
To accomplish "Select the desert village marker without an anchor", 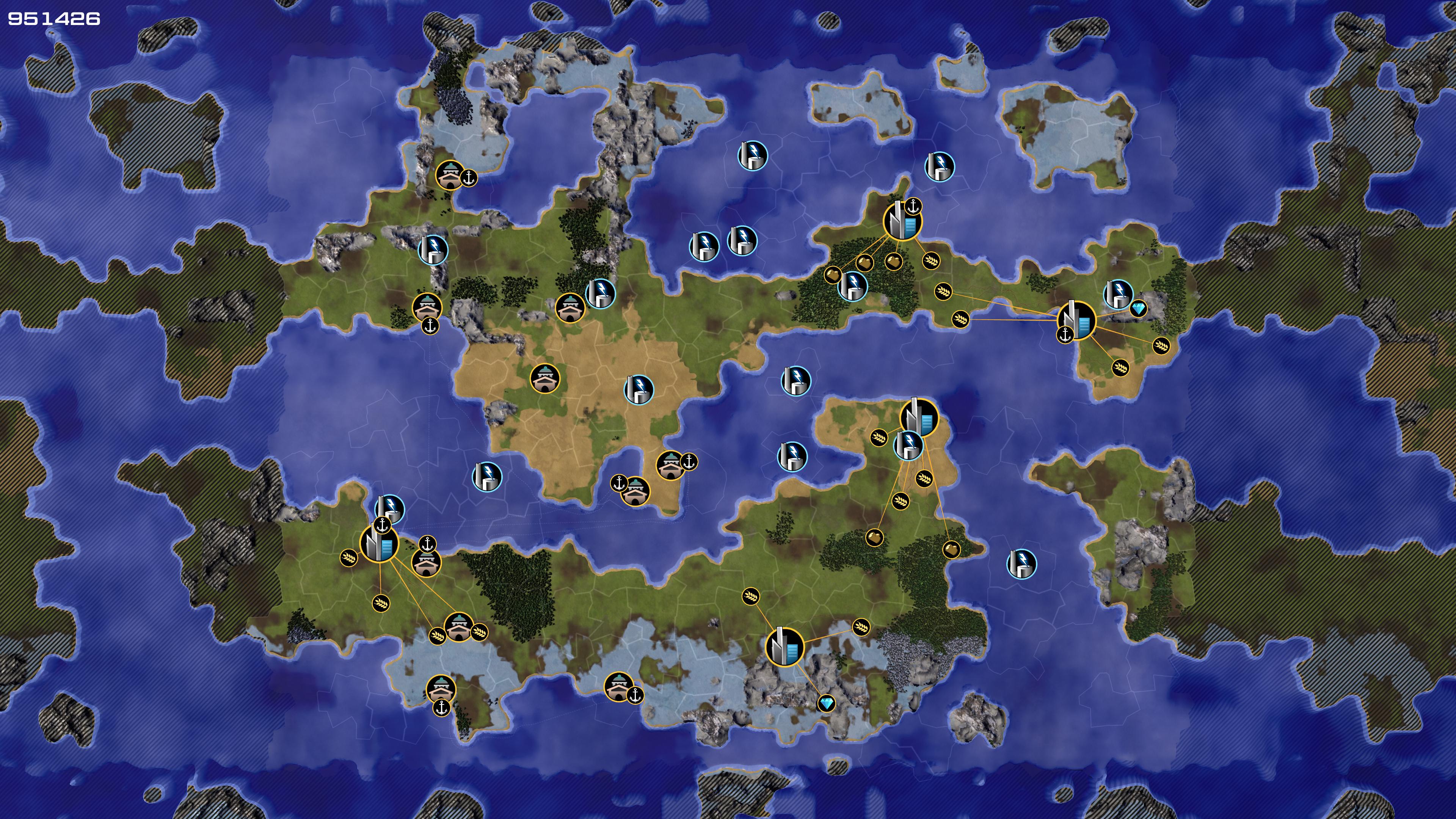I will click(545, 378).
